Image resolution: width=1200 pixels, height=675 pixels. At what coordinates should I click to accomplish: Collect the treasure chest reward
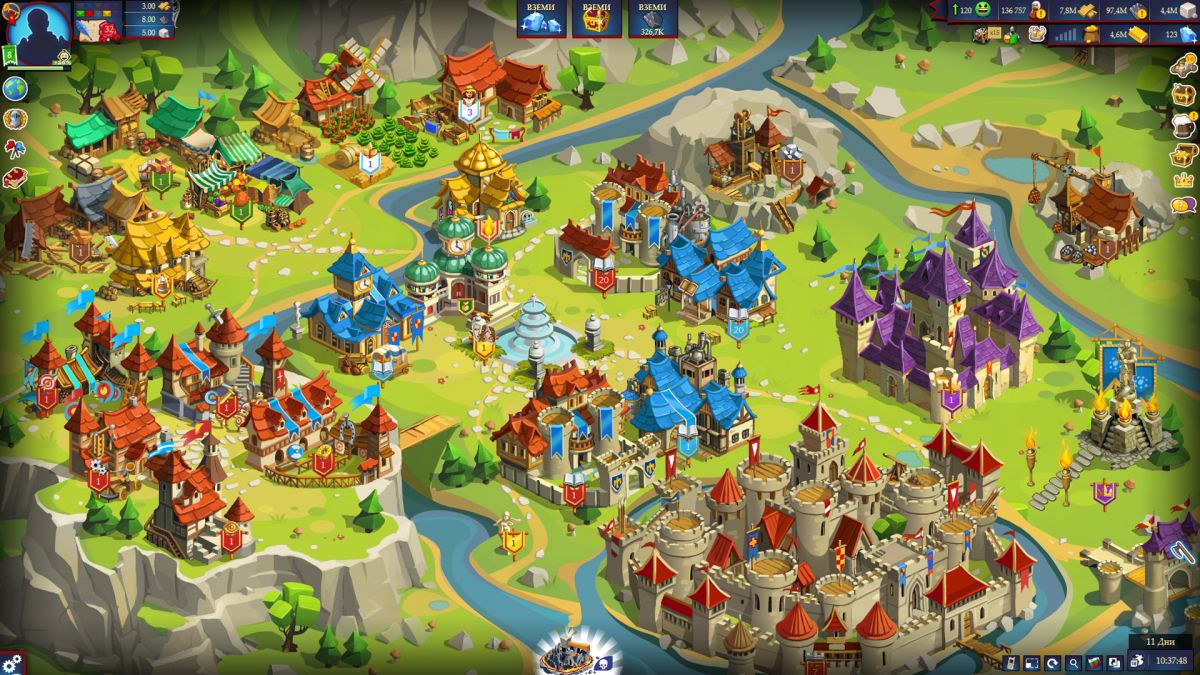pyautogui.click(x=597, y=24)
